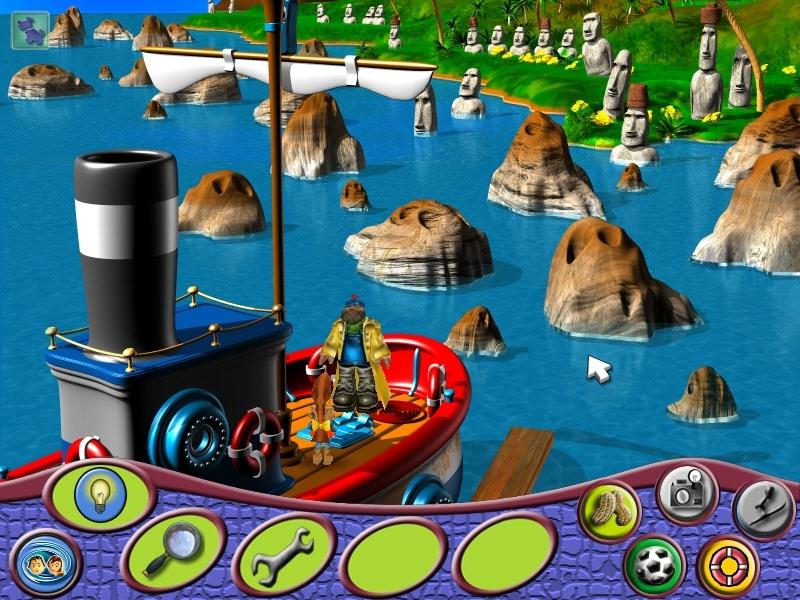Select the life preserver ring button
The image size is (800, 600).
(727, 562)
